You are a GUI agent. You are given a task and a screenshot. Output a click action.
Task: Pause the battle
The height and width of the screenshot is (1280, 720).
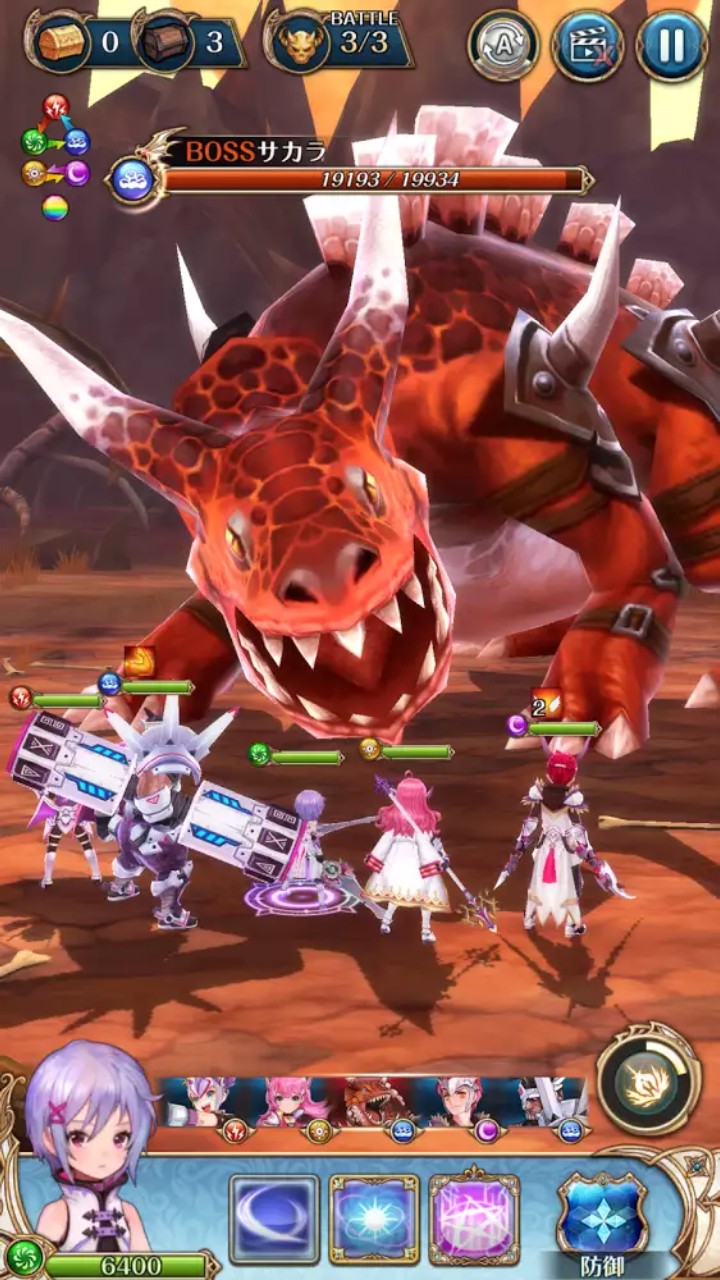pos(672,45)
